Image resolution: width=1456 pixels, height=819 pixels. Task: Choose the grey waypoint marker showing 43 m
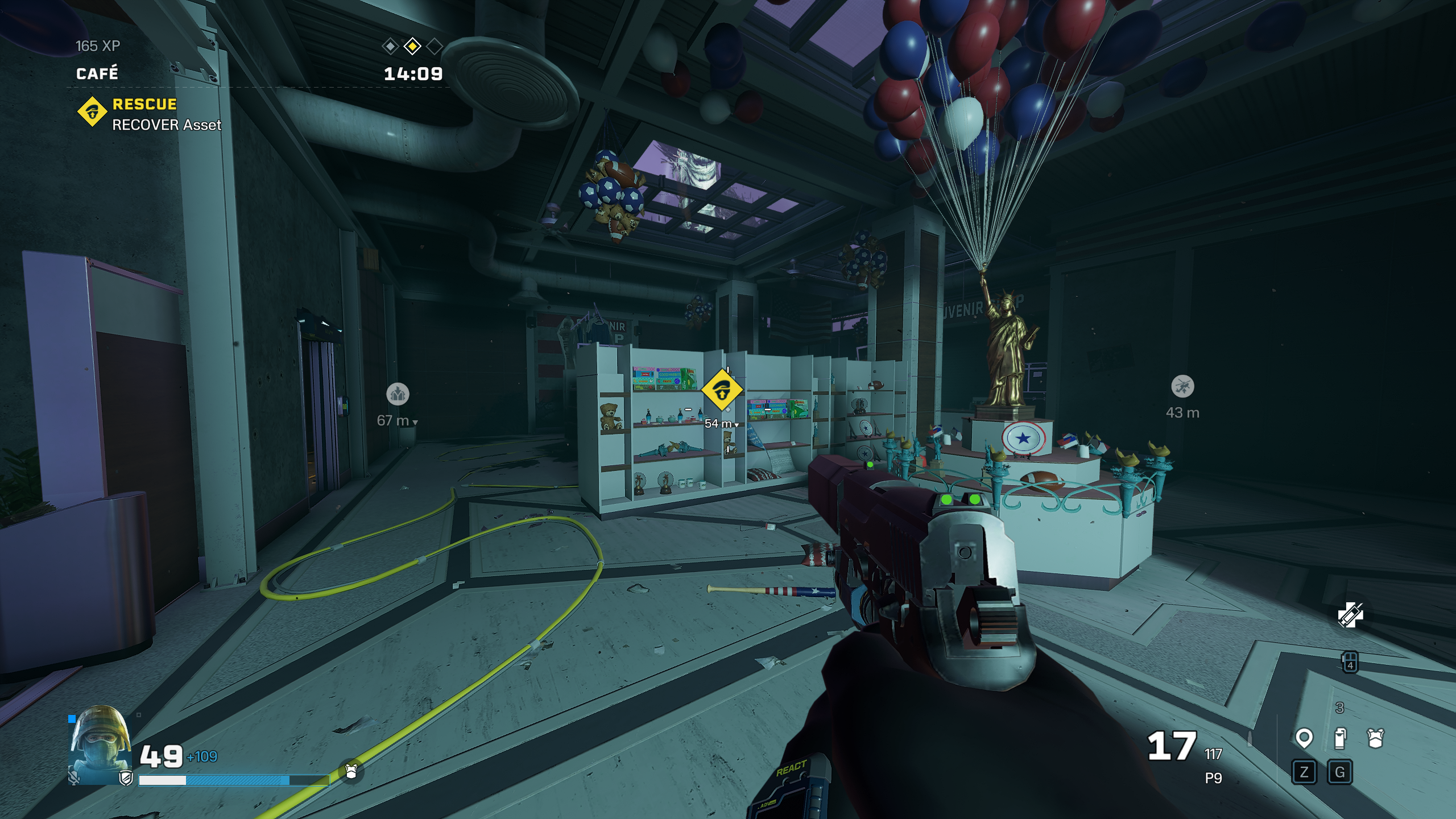(x=1183, y=387)
